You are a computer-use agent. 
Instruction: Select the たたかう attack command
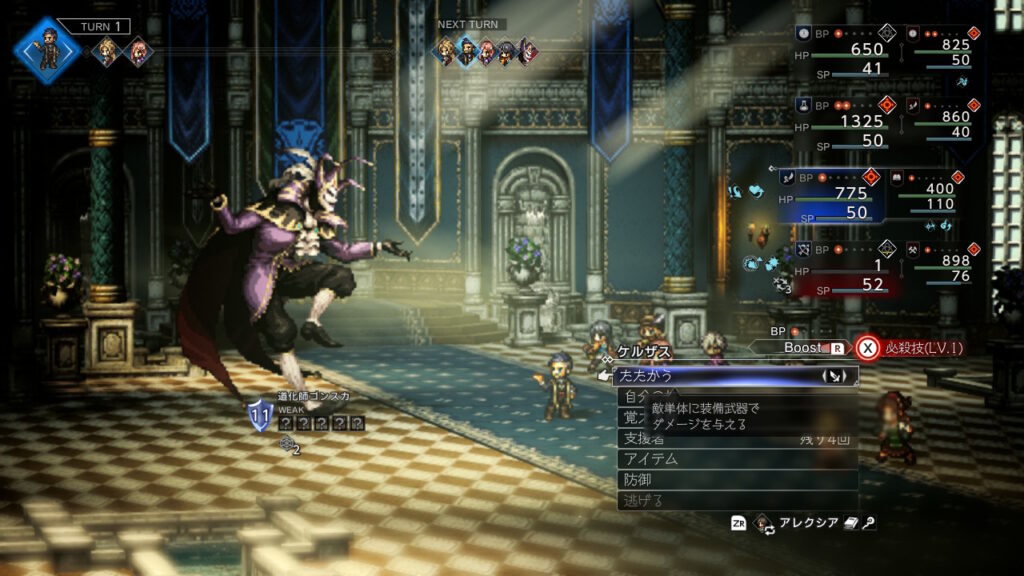point(700,376)
